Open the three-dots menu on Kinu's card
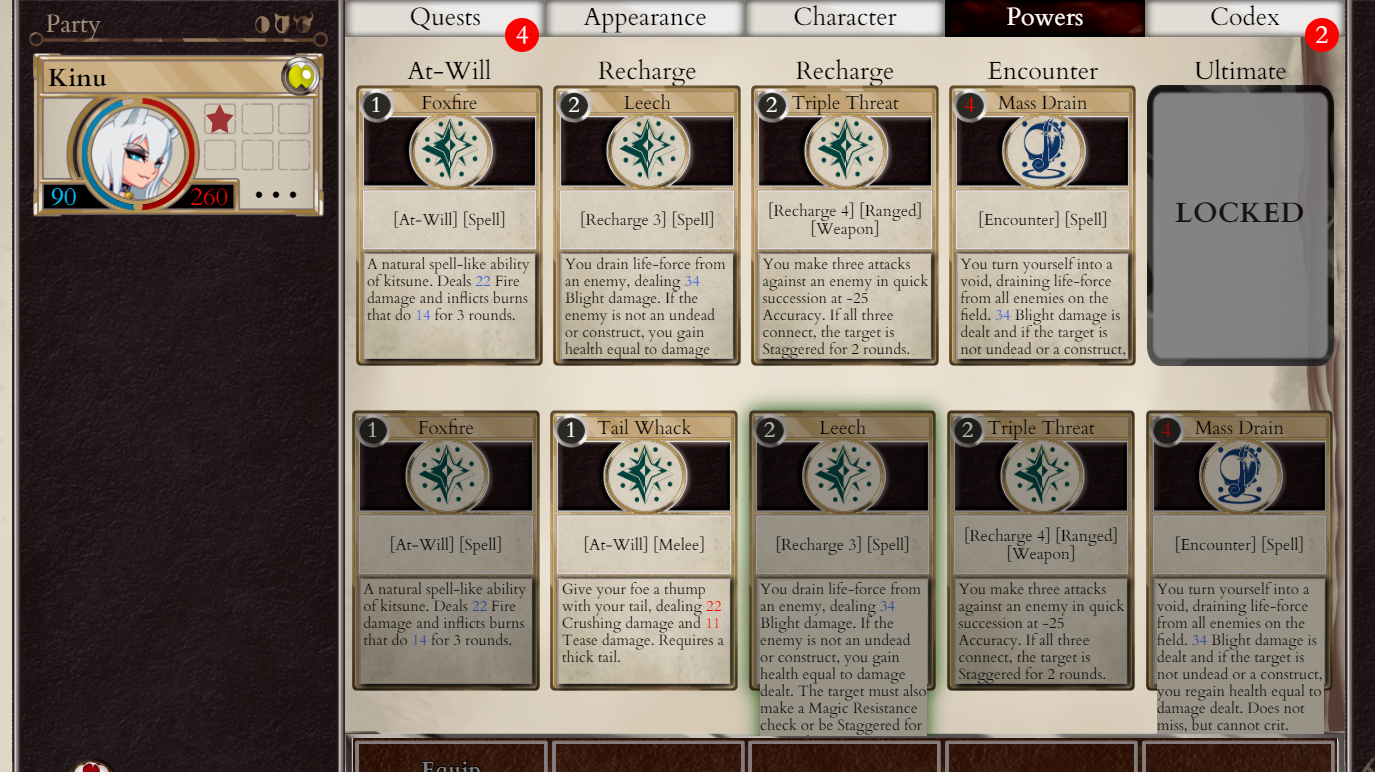Image resolution: width=1375 pixels, height=772 pixels. pos(276,195)
